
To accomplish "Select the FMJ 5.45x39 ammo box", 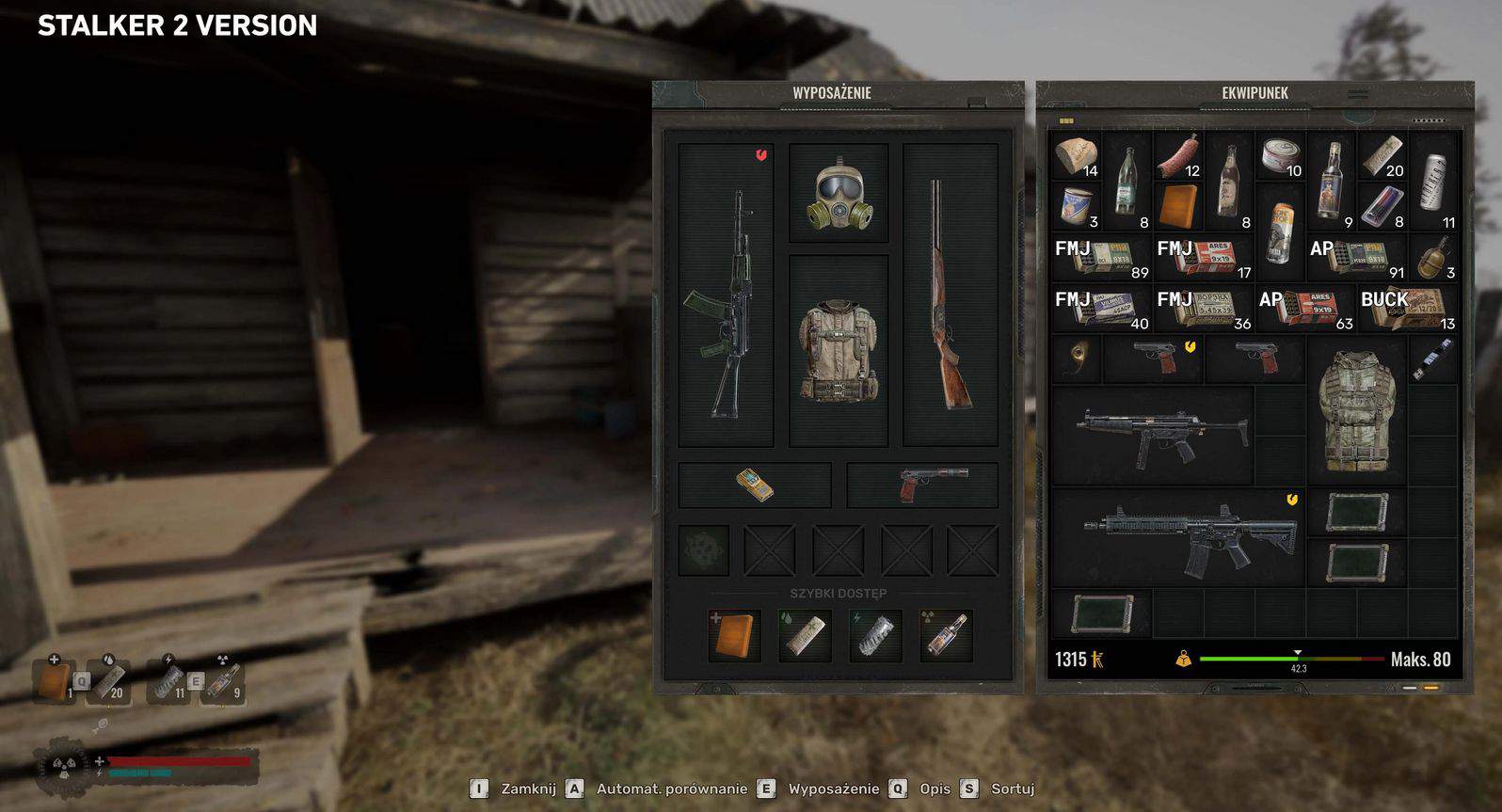I will [x=1203, y=309].
